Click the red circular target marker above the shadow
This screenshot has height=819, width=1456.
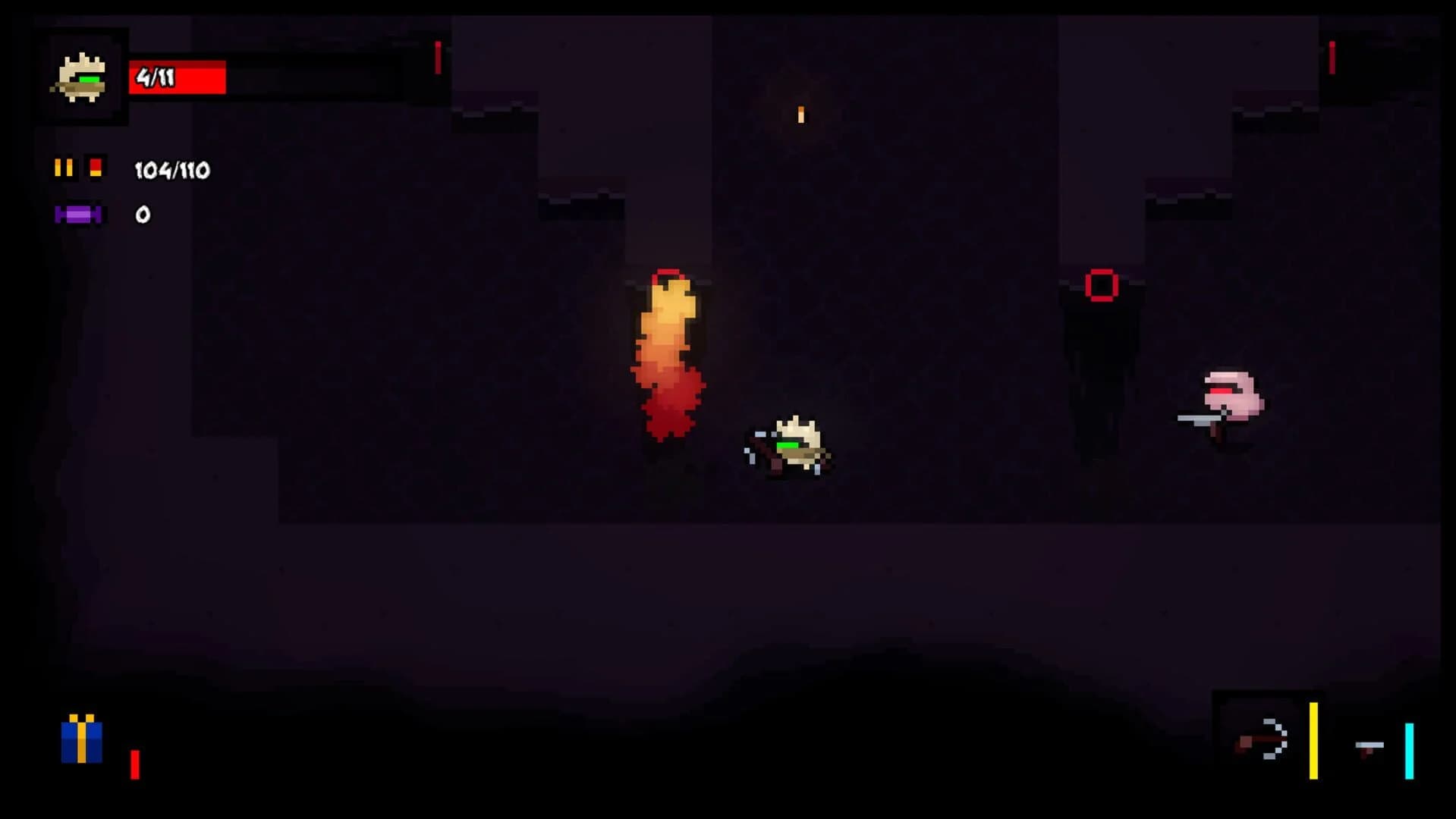click(x=1099, y=282)
